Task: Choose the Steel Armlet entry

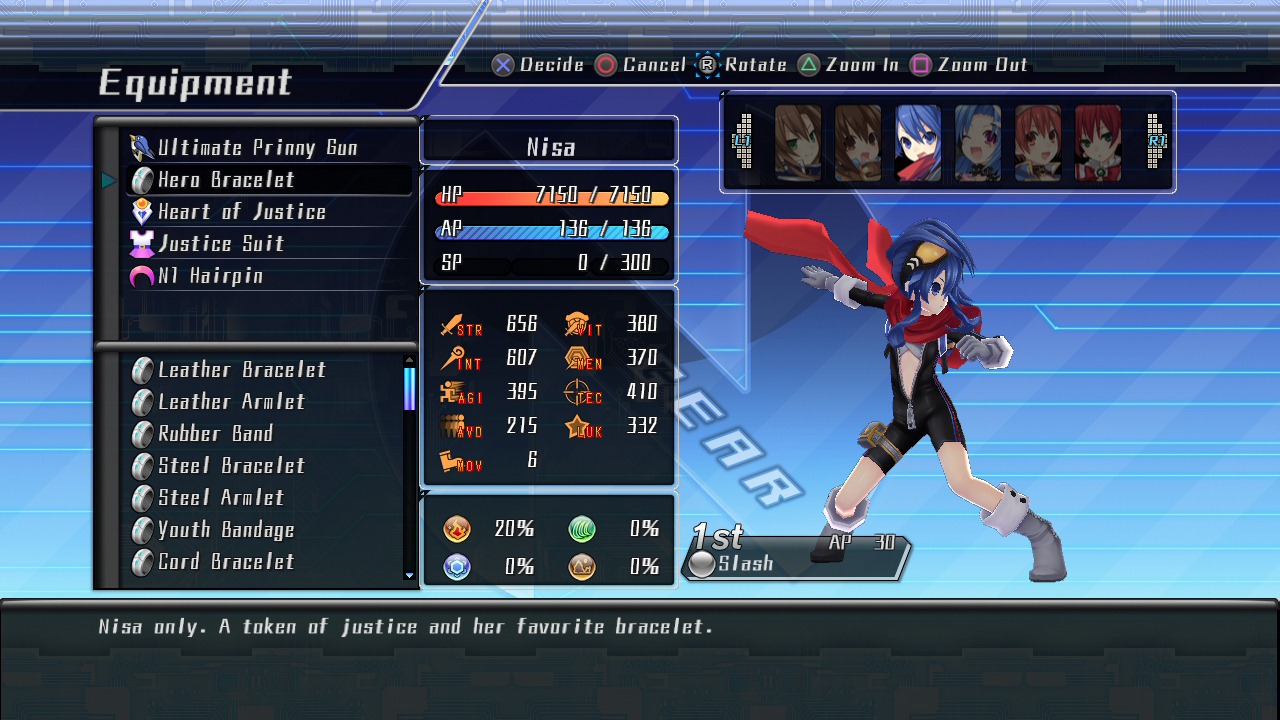Action: pos(221,498)
